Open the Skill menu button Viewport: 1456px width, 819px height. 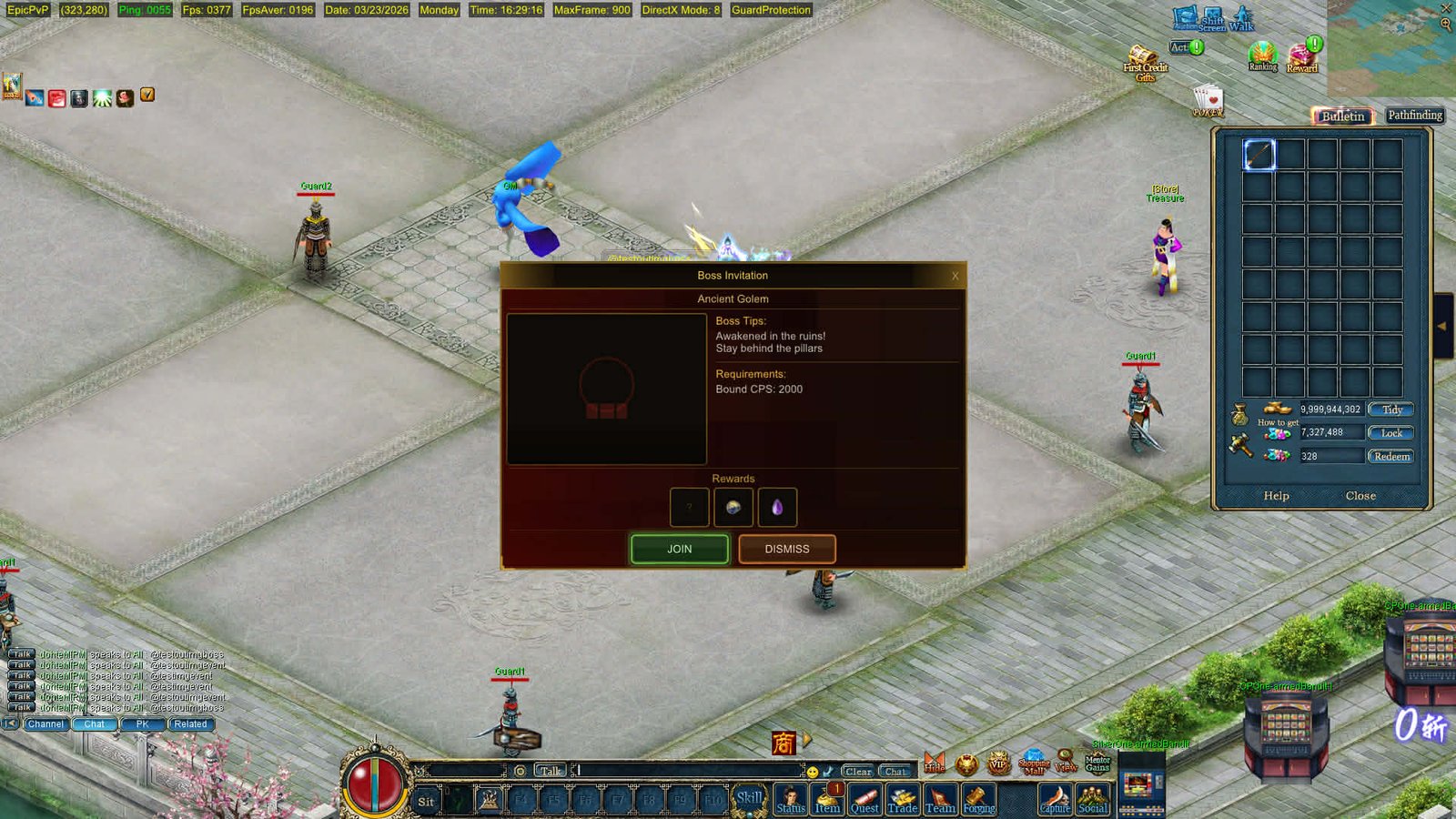coord(749,799)
